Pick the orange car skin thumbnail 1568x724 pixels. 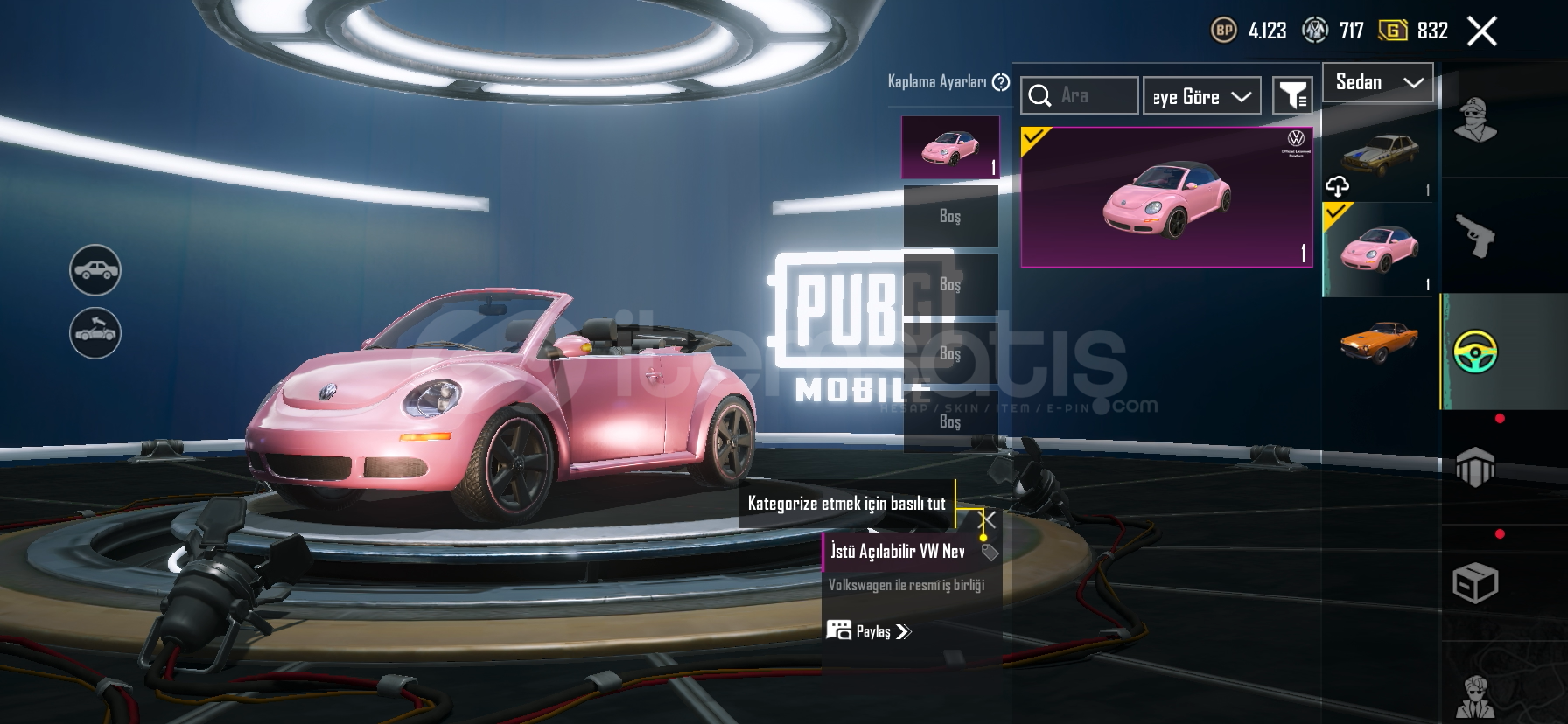pos(1379,339)
